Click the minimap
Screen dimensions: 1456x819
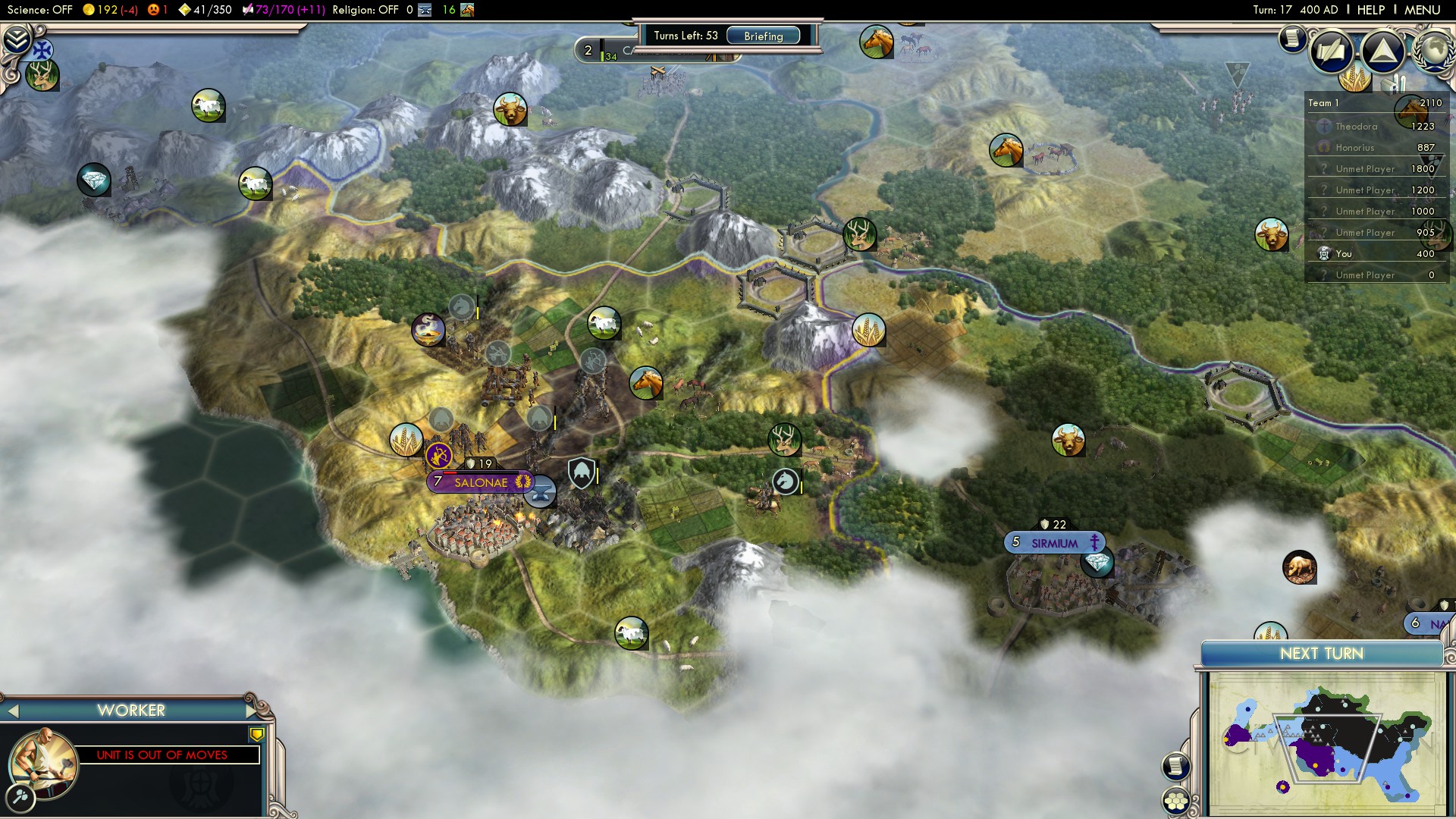(x=1325, y=745)
